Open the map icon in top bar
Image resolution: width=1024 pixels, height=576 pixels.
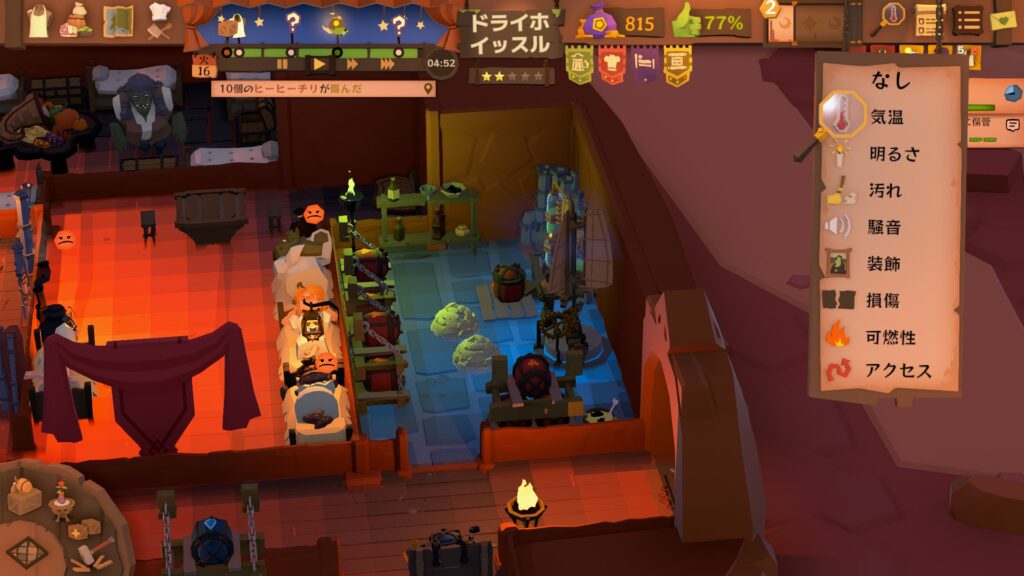[x=118, y=20]
